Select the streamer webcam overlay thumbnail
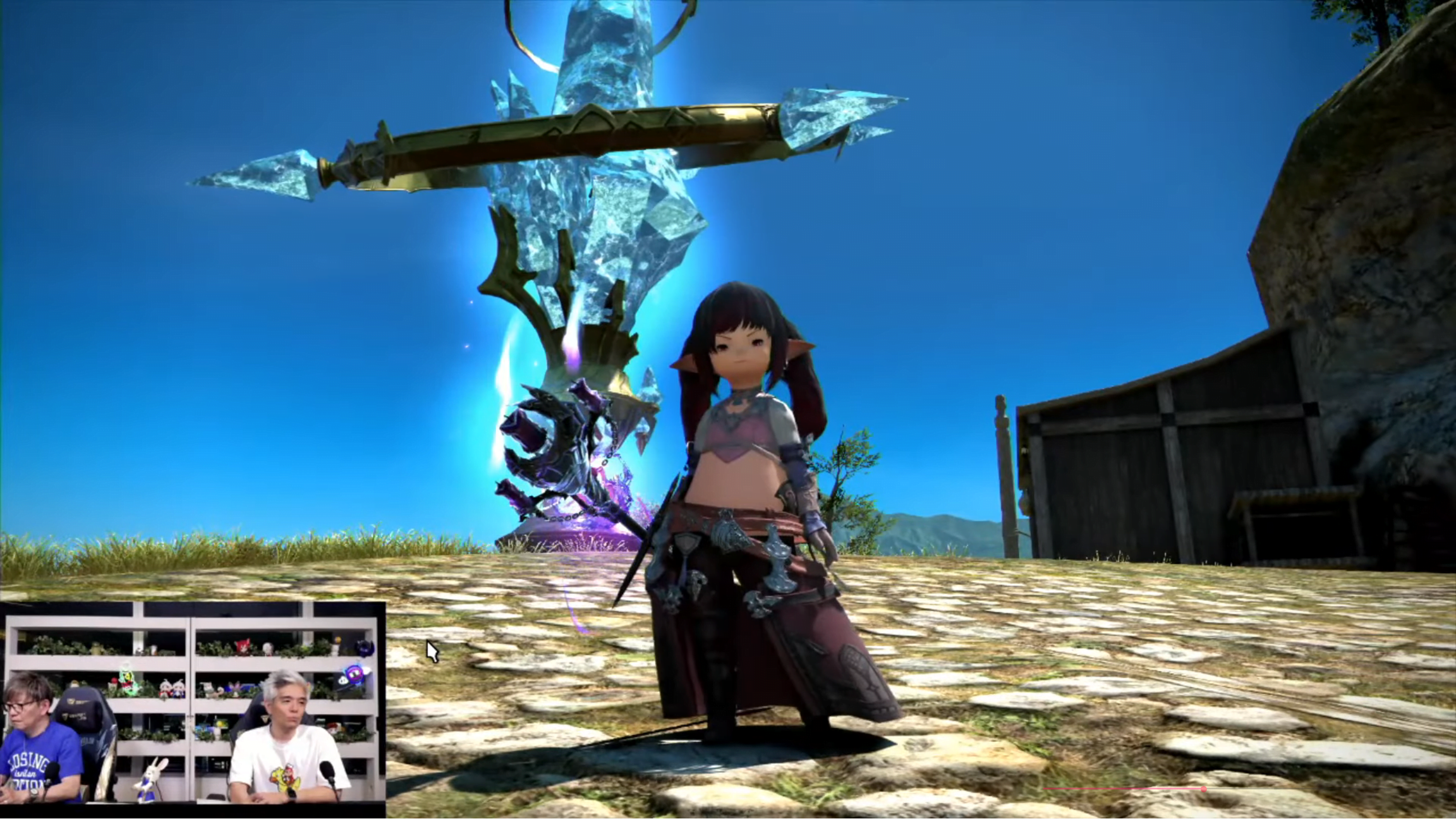1456x819 pixels. pyautogui.click(x=193, y=701)
